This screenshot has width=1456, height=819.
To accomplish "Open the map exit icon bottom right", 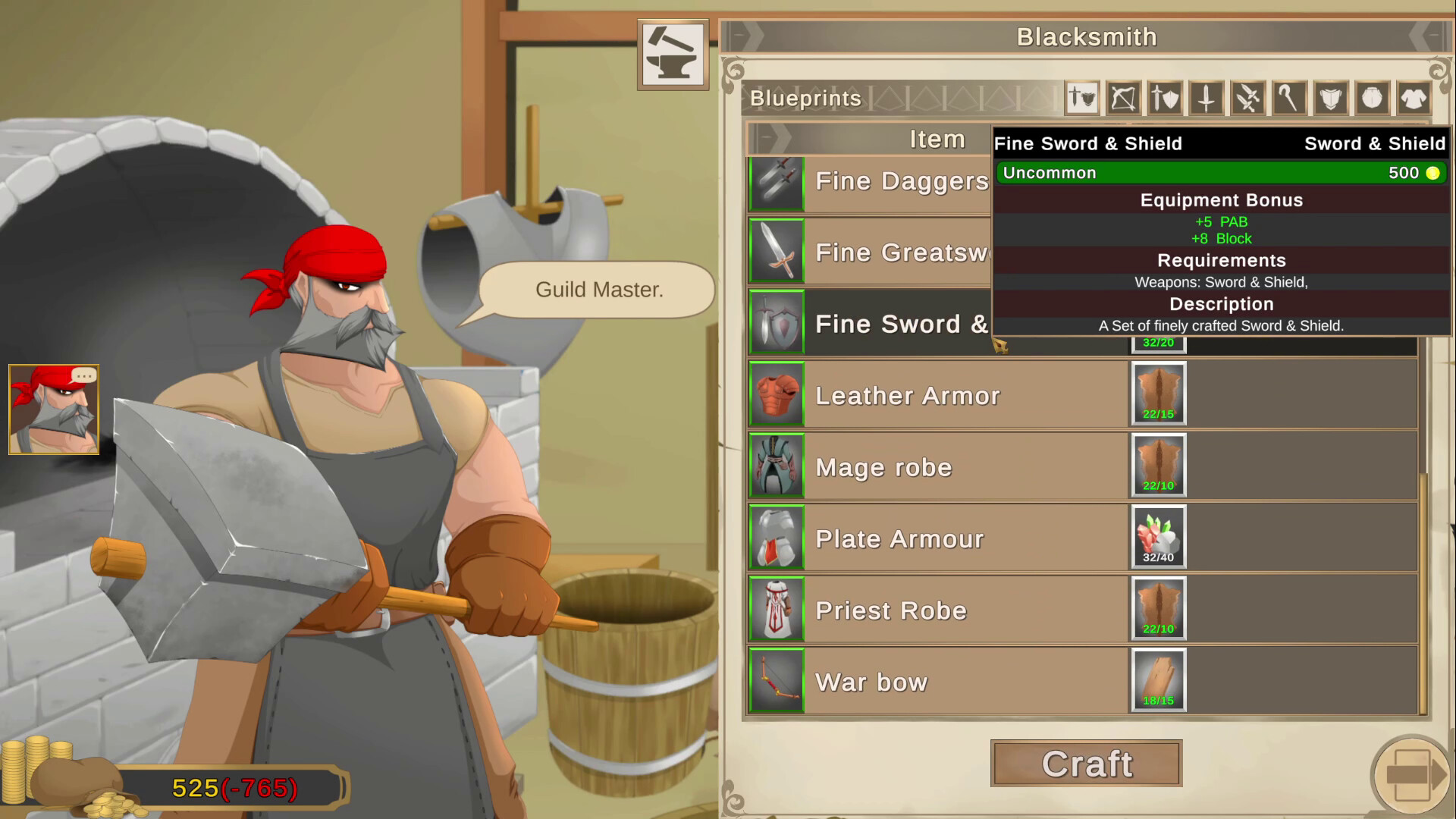I will pos(1412,775).
